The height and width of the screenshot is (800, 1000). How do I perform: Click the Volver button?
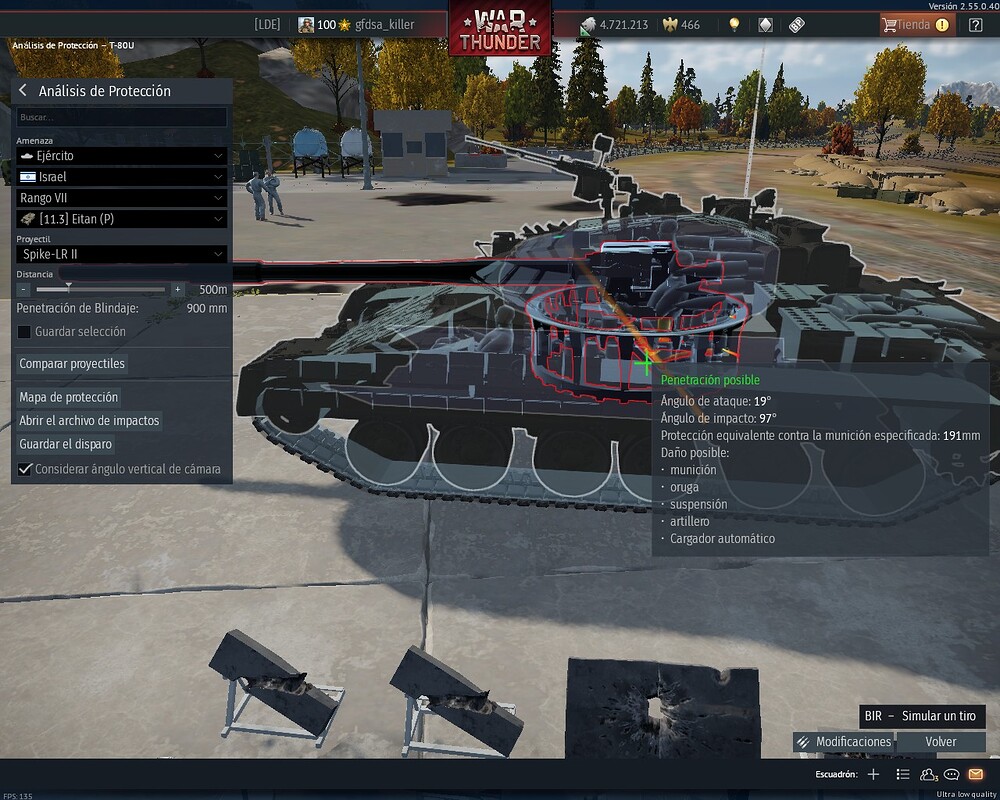940,742
